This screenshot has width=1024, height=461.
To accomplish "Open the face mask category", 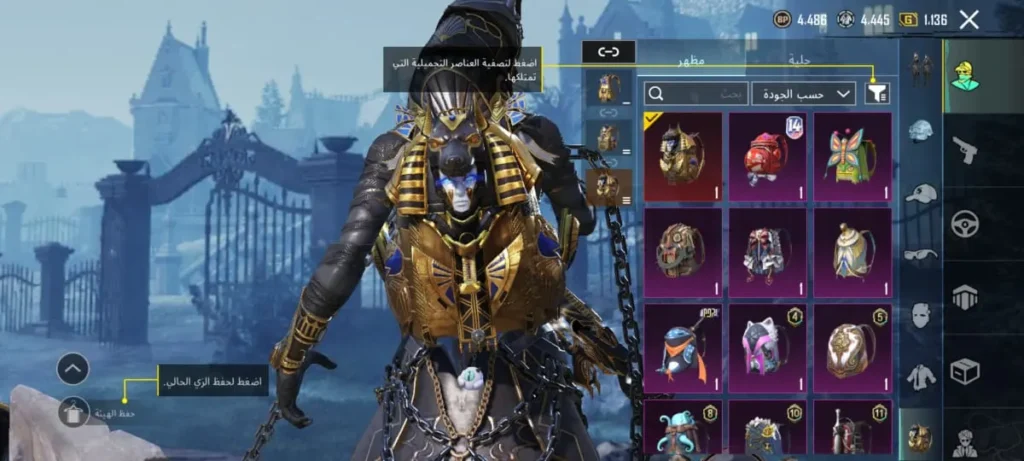I will tap(920, 315).
